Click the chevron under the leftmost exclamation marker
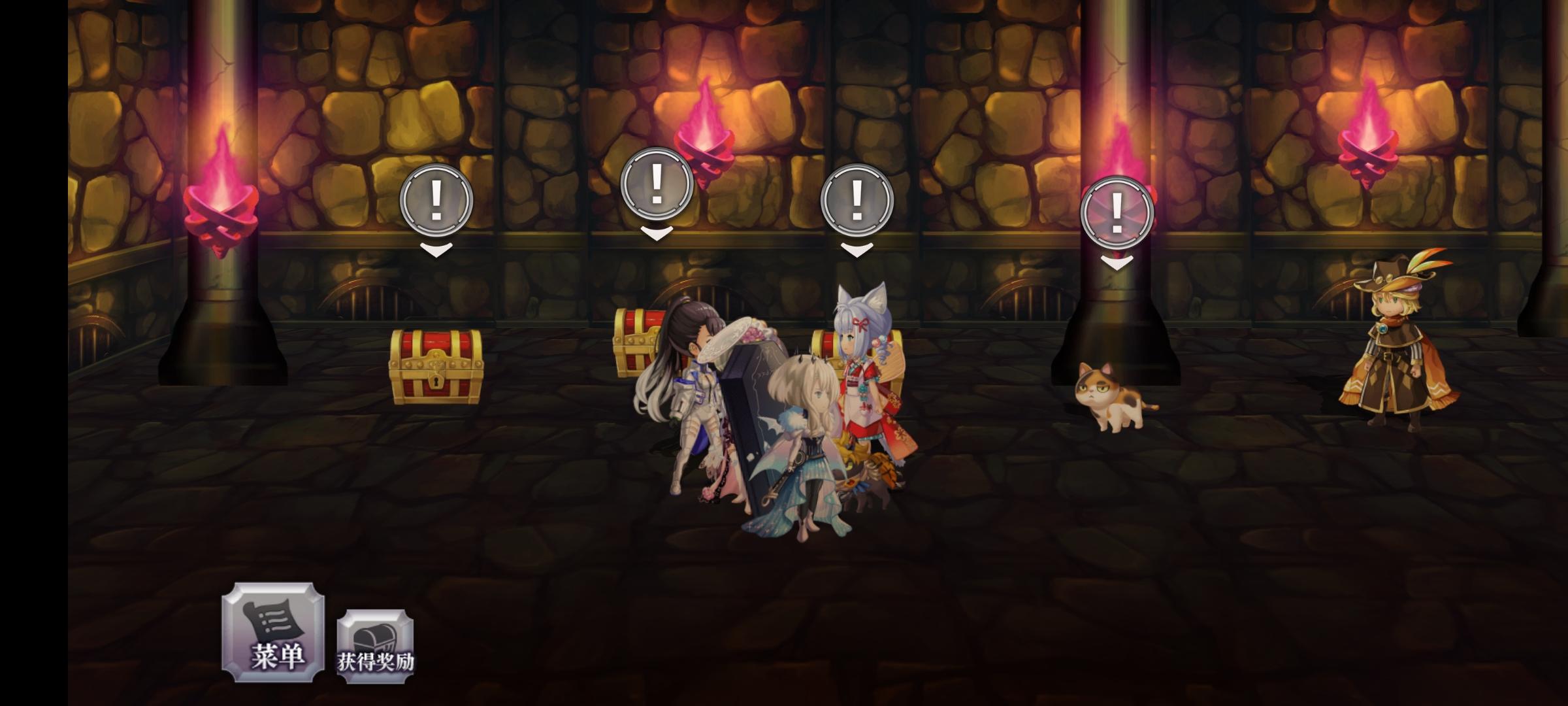 [435, 250]
